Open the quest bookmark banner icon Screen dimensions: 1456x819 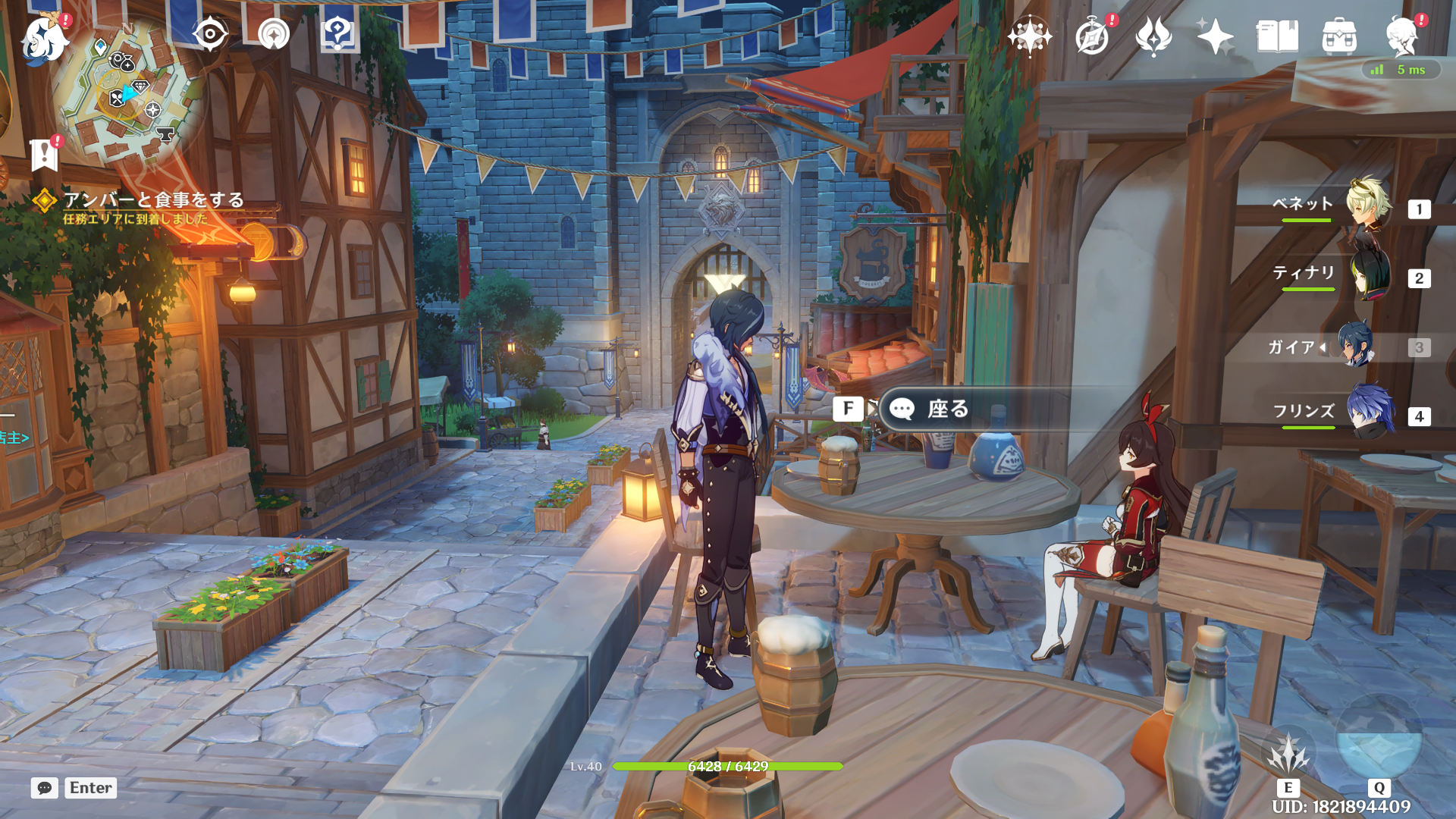(x=45, y=154)
